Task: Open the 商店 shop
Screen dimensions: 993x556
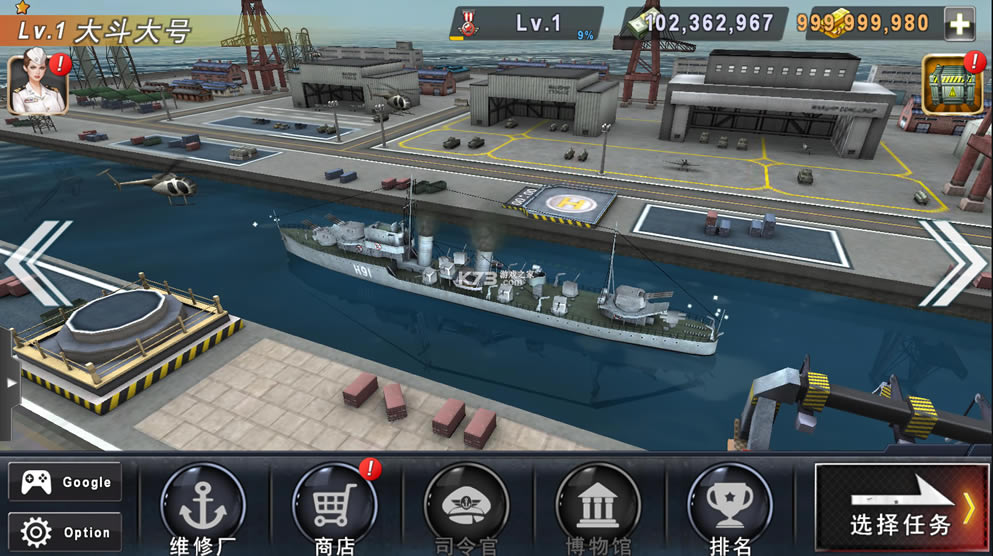Action: pos(335,505)
